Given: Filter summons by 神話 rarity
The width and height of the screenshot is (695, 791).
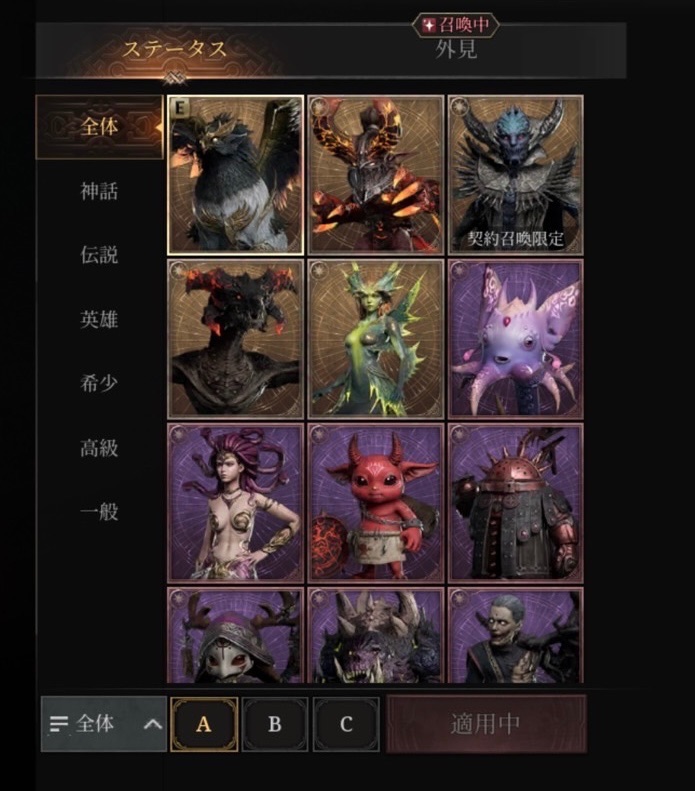Looking at the screenshot, I should pos(99,191).
